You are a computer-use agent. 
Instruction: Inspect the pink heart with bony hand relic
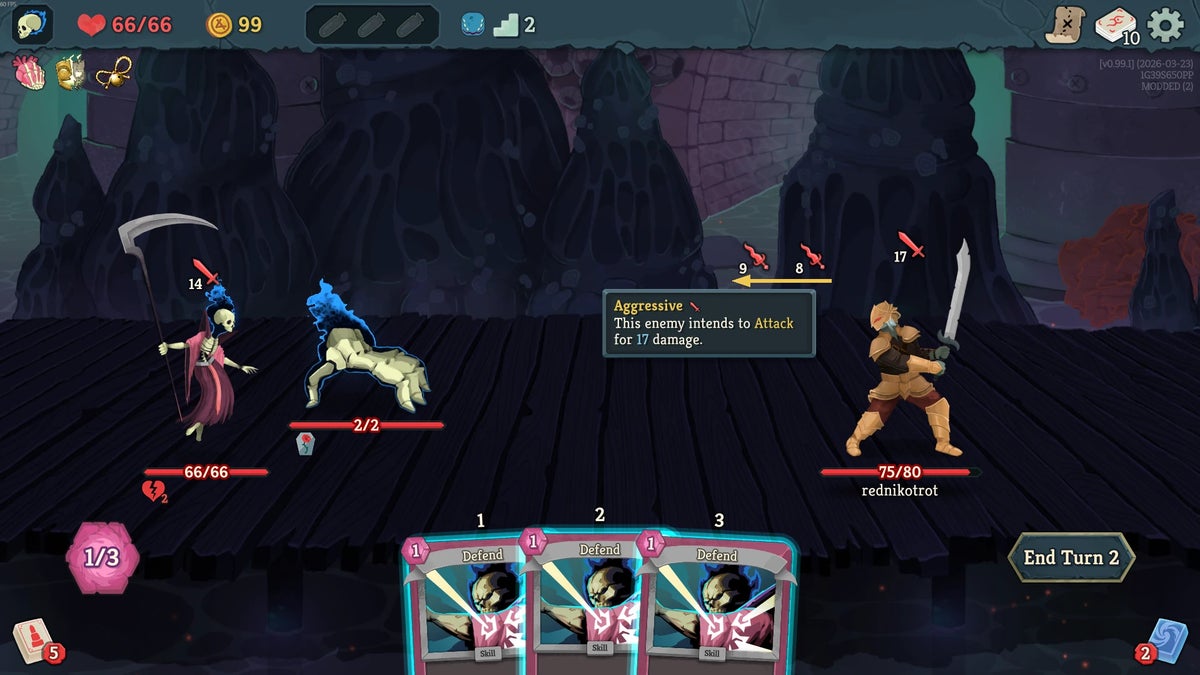[x=28, y=72]
